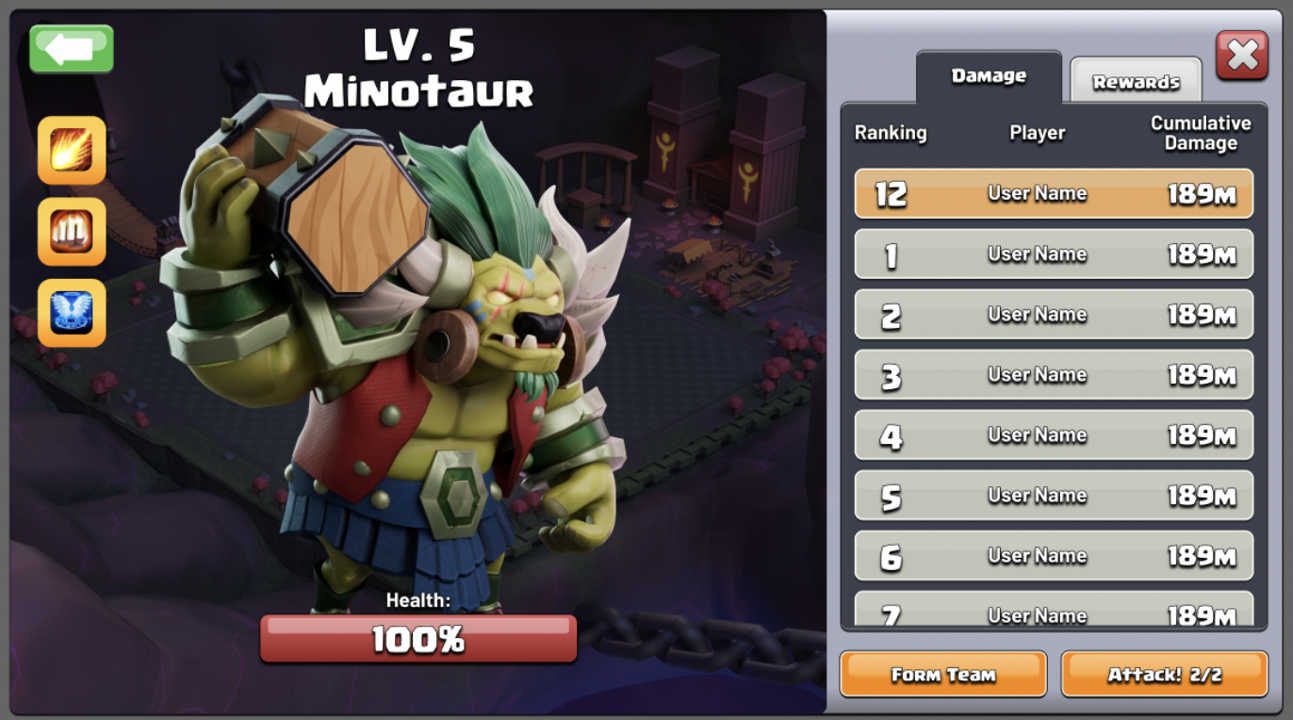
Task: Select the rank 2 leaderboard row
Action: tap(1053, 315)
